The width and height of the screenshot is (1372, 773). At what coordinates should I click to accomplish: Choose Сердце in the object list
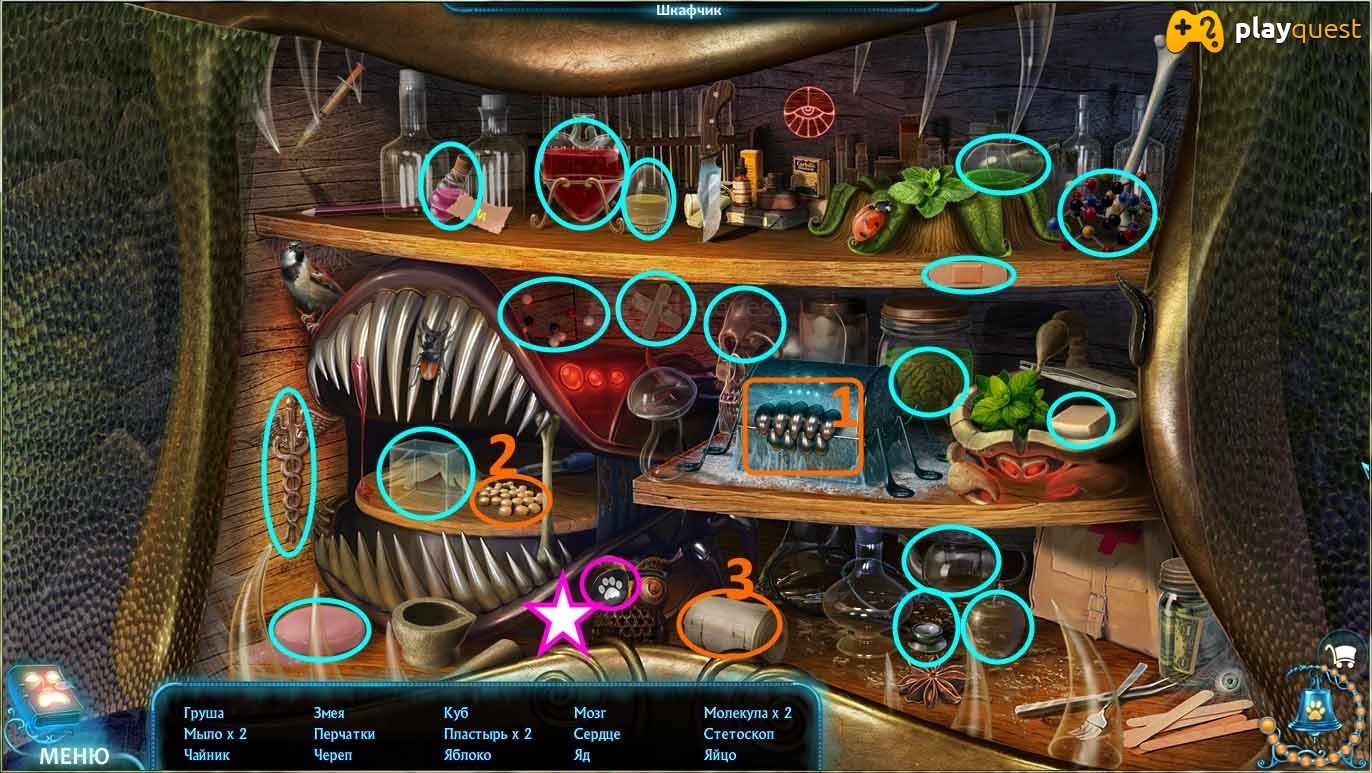(597, 734)
